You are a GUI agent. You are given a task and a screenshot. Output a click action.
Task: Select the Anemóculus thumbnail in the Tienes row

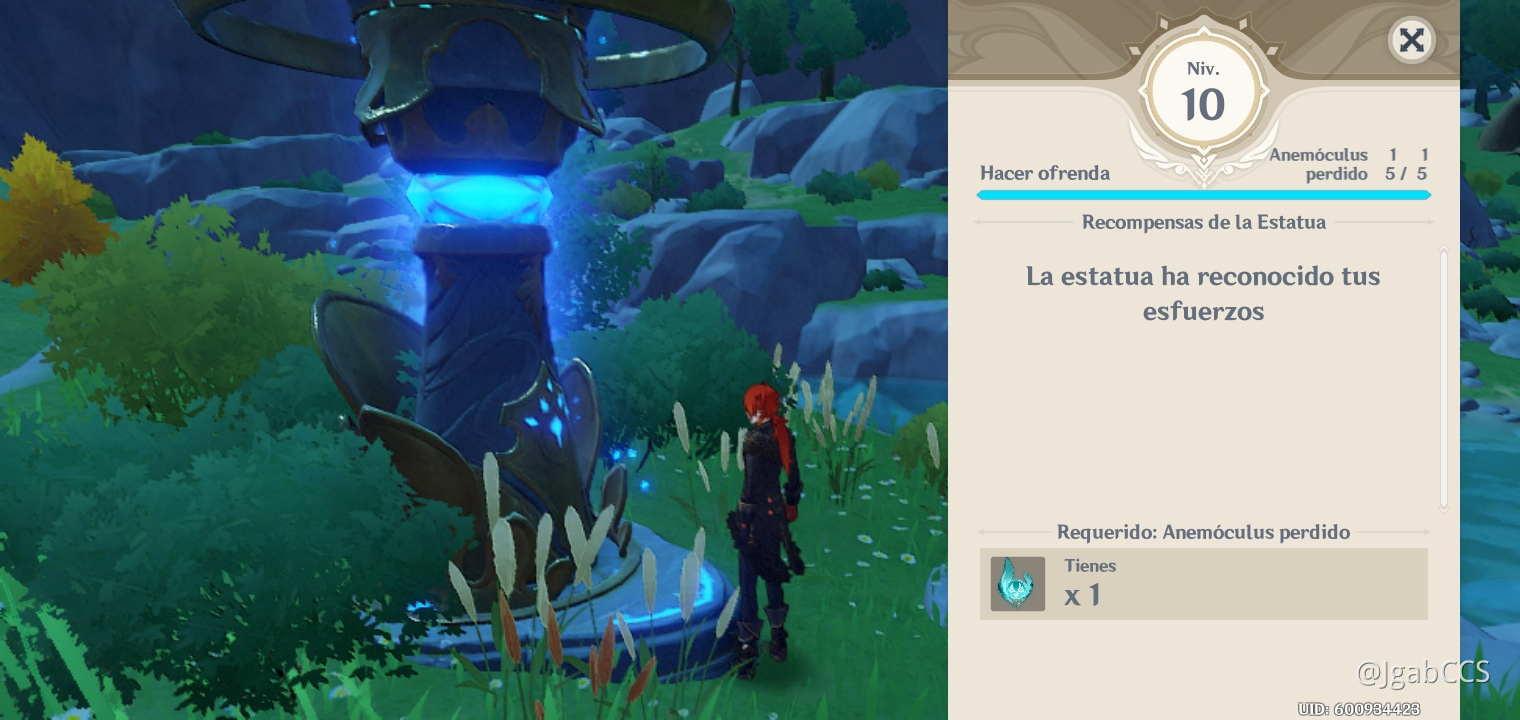(x=1017, y=584)
